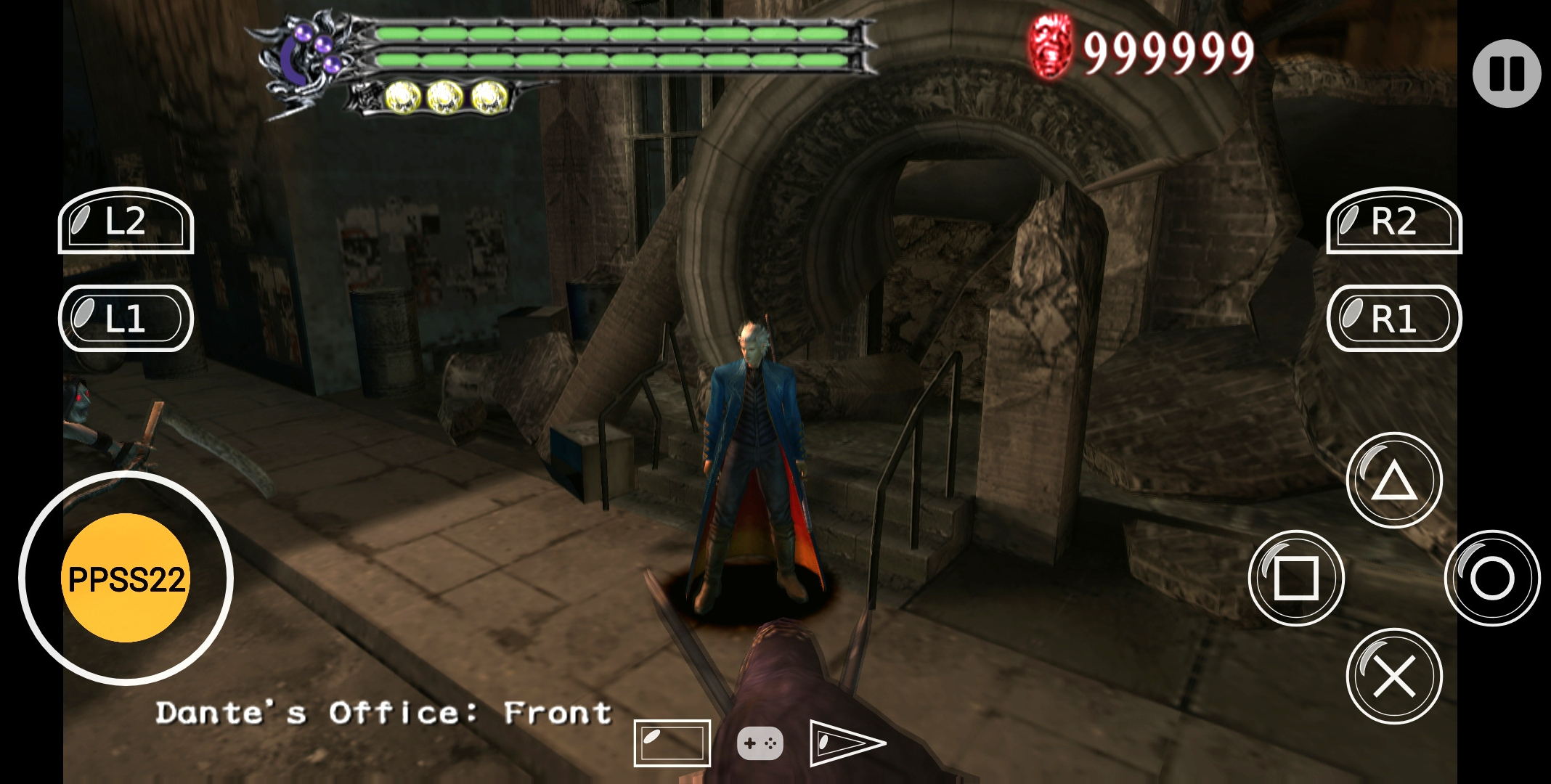Tap the on-screen Circle button
The width and height of the screenshot is (1551, 784).
pos(1492,579)
